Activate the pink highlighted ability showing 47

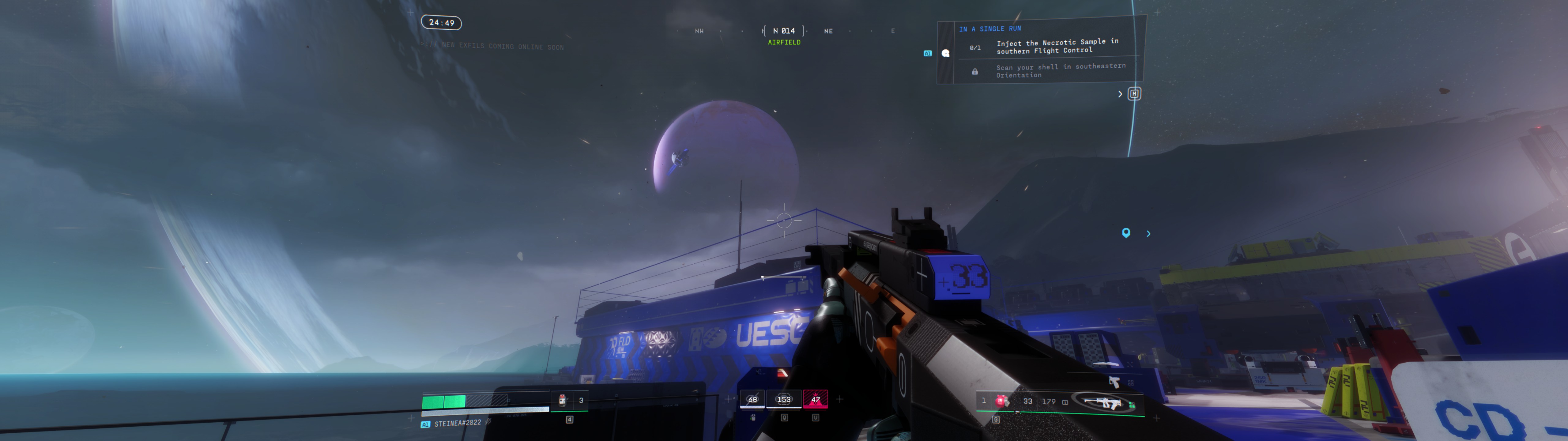815,400
